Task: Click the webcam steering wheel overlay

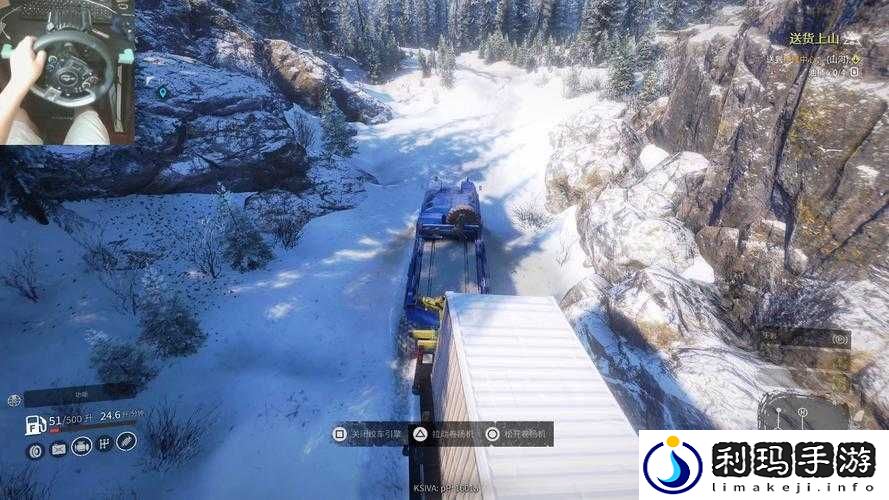Action: 67,72
